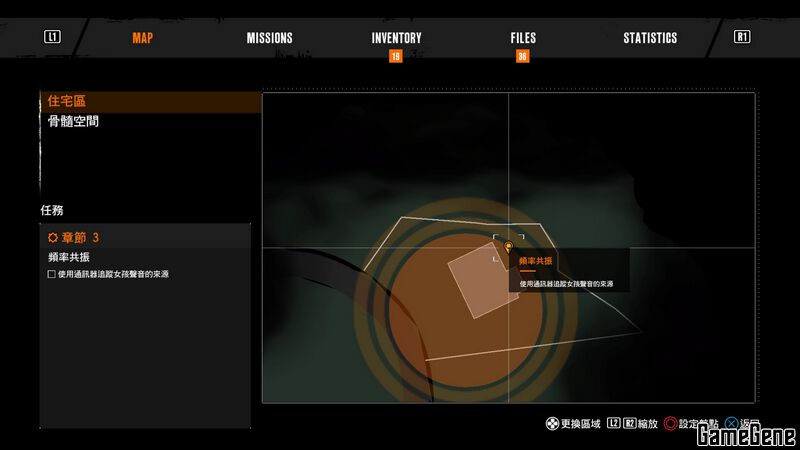Switch to the INVENTORY tab
Image resolution: width=800 pixels, height=450 pixels.
396,38
